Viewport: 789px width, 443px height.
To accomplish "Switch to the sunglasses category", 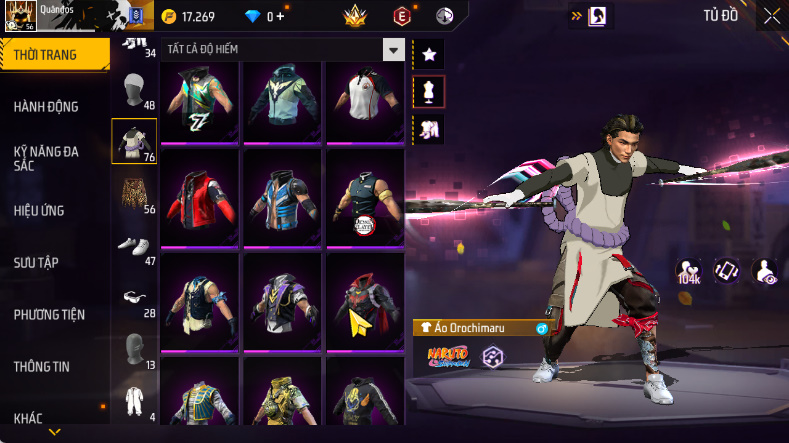I will [x=133, y=297].
